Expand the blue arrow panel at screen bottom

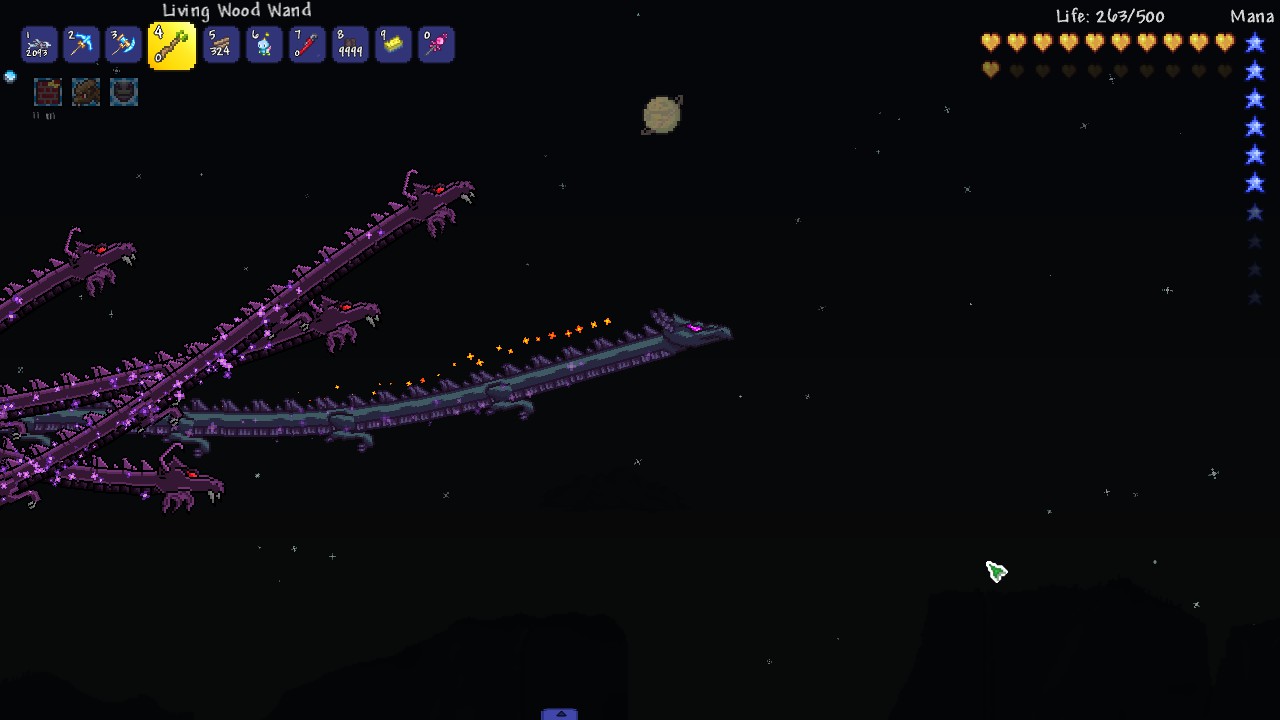[x=559, y=713]
